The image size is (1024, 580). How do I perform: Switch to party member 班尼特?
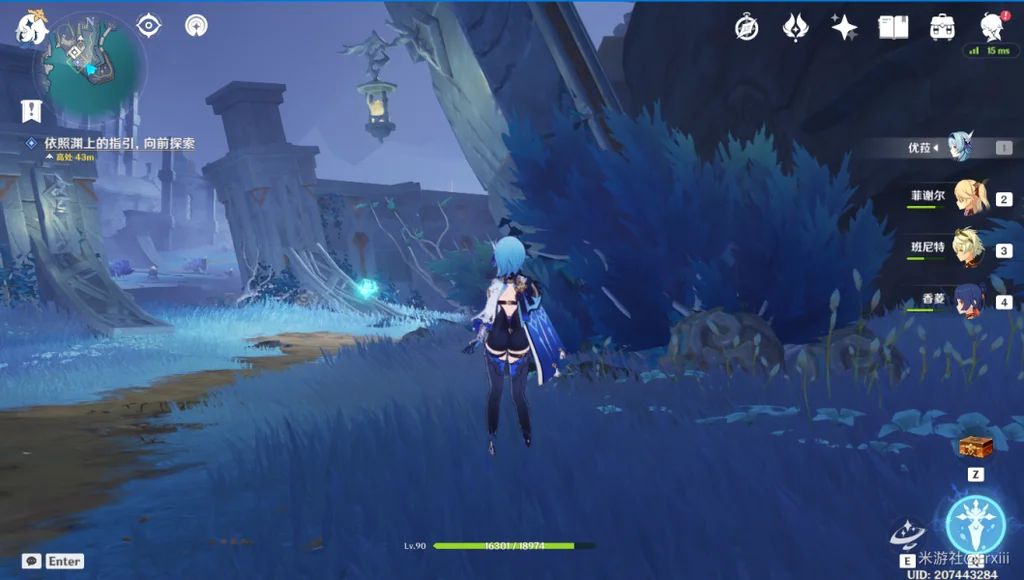tap(968, 248)
